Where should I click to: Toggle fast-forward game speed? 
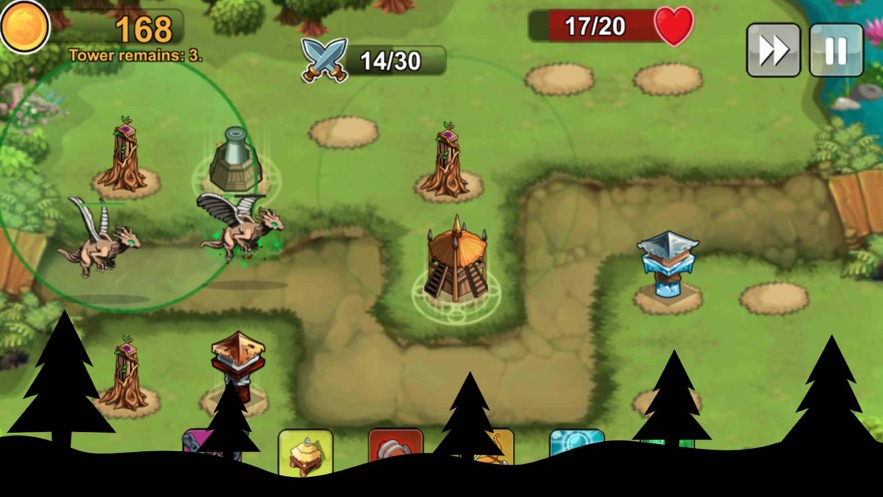tap(773, 50)
